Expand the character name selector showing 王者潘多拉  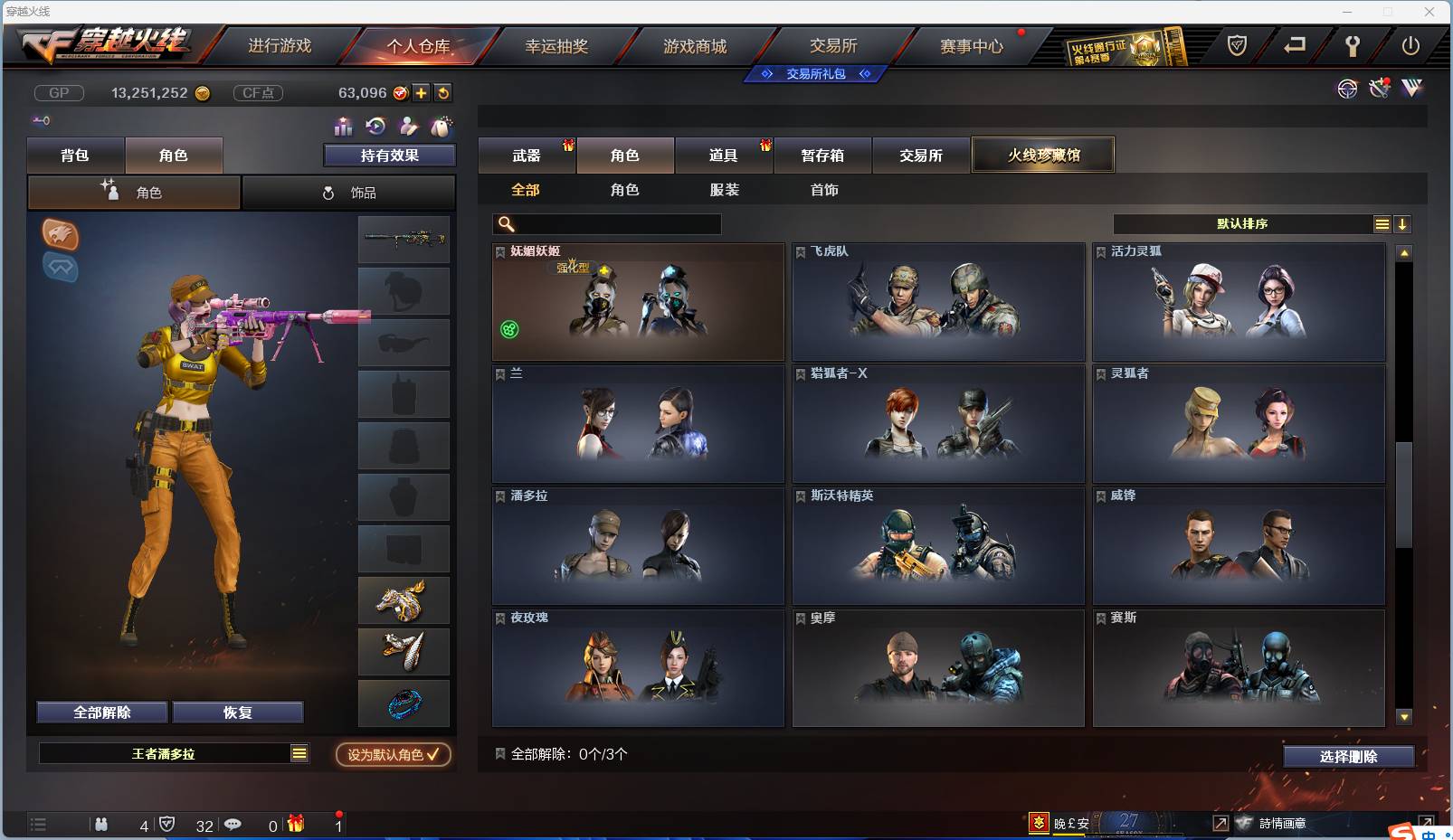click(x=299, y=753)
